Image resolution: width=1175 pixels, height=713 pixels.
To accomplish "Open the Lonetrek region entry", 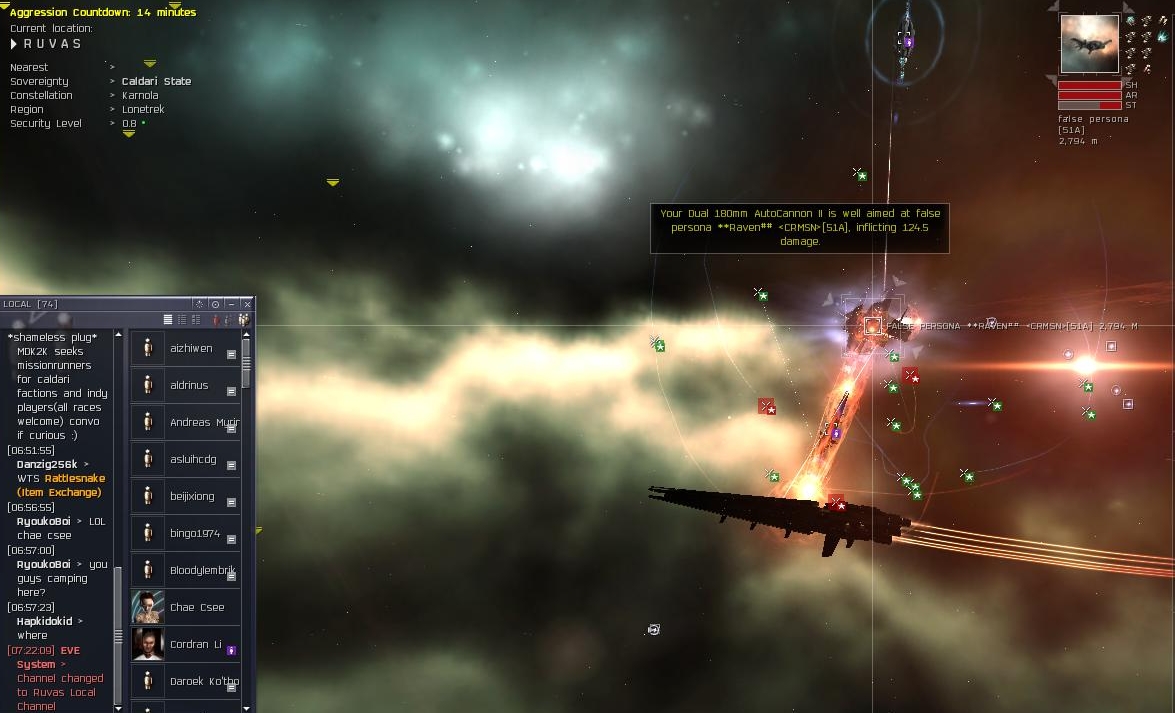I will pyautogui.click(x=143, y=109).
